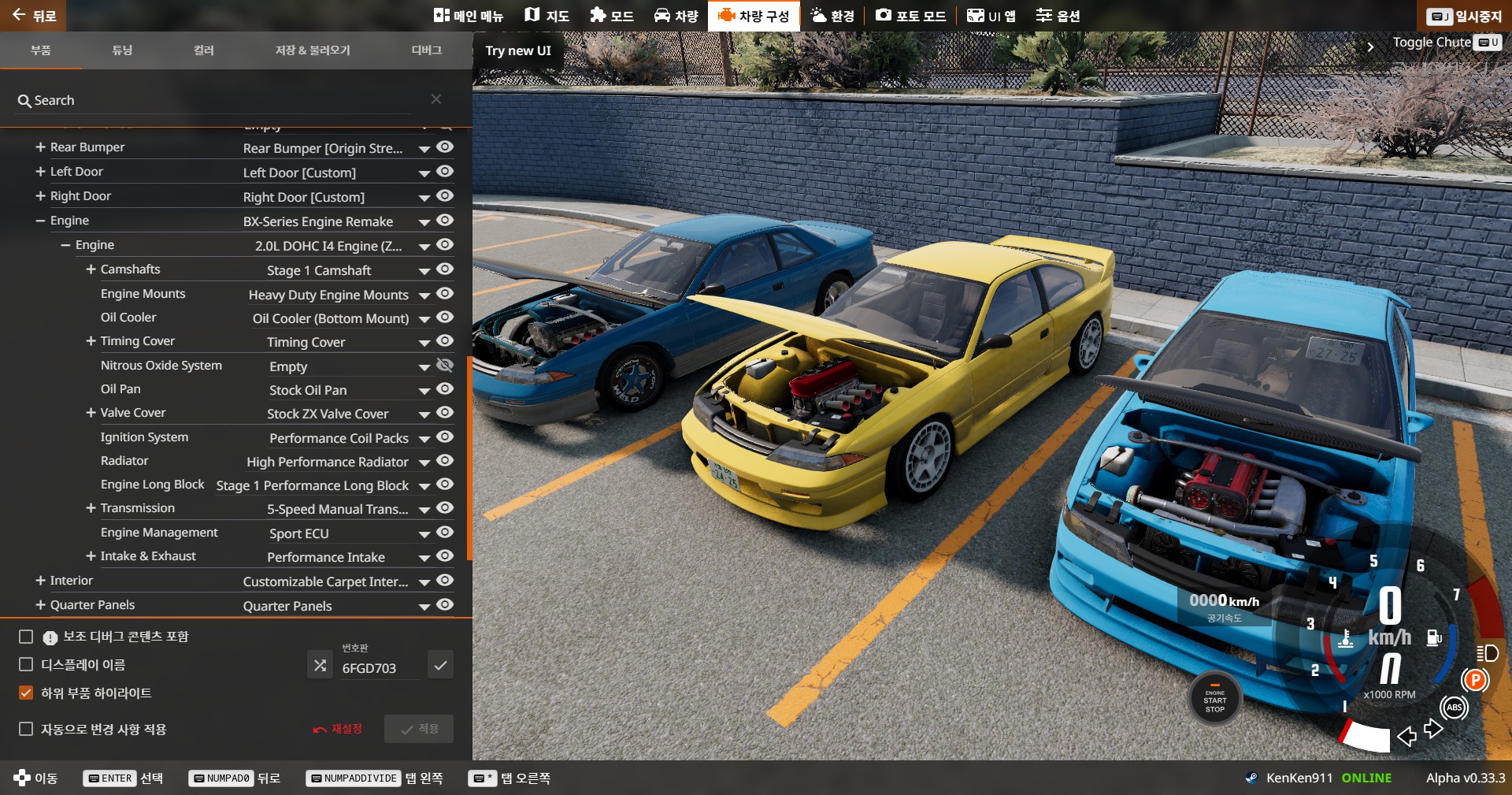Viewport: 1512px width, 795px height.
Task: Collapse the top-level Engine group
Action: click(x=40, y=221)
